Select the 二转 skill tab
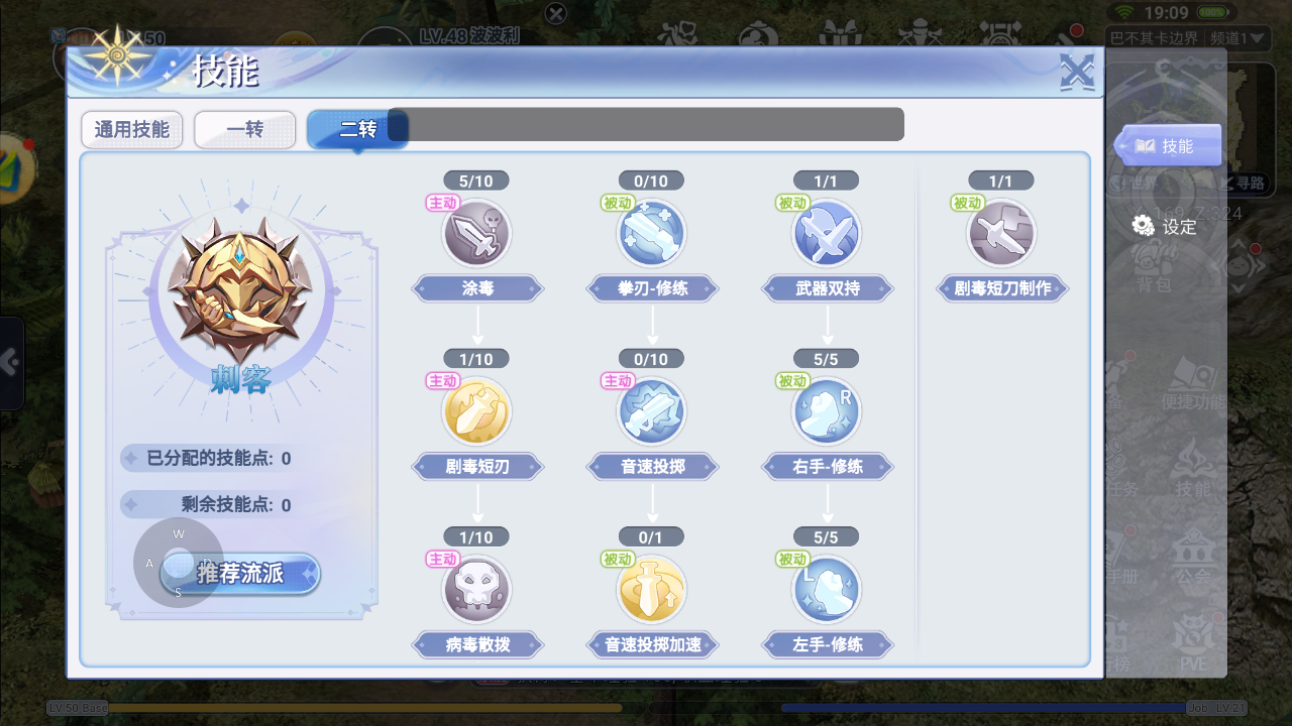The width and height of the screenshot is (1292, 726). pos(357,130)
